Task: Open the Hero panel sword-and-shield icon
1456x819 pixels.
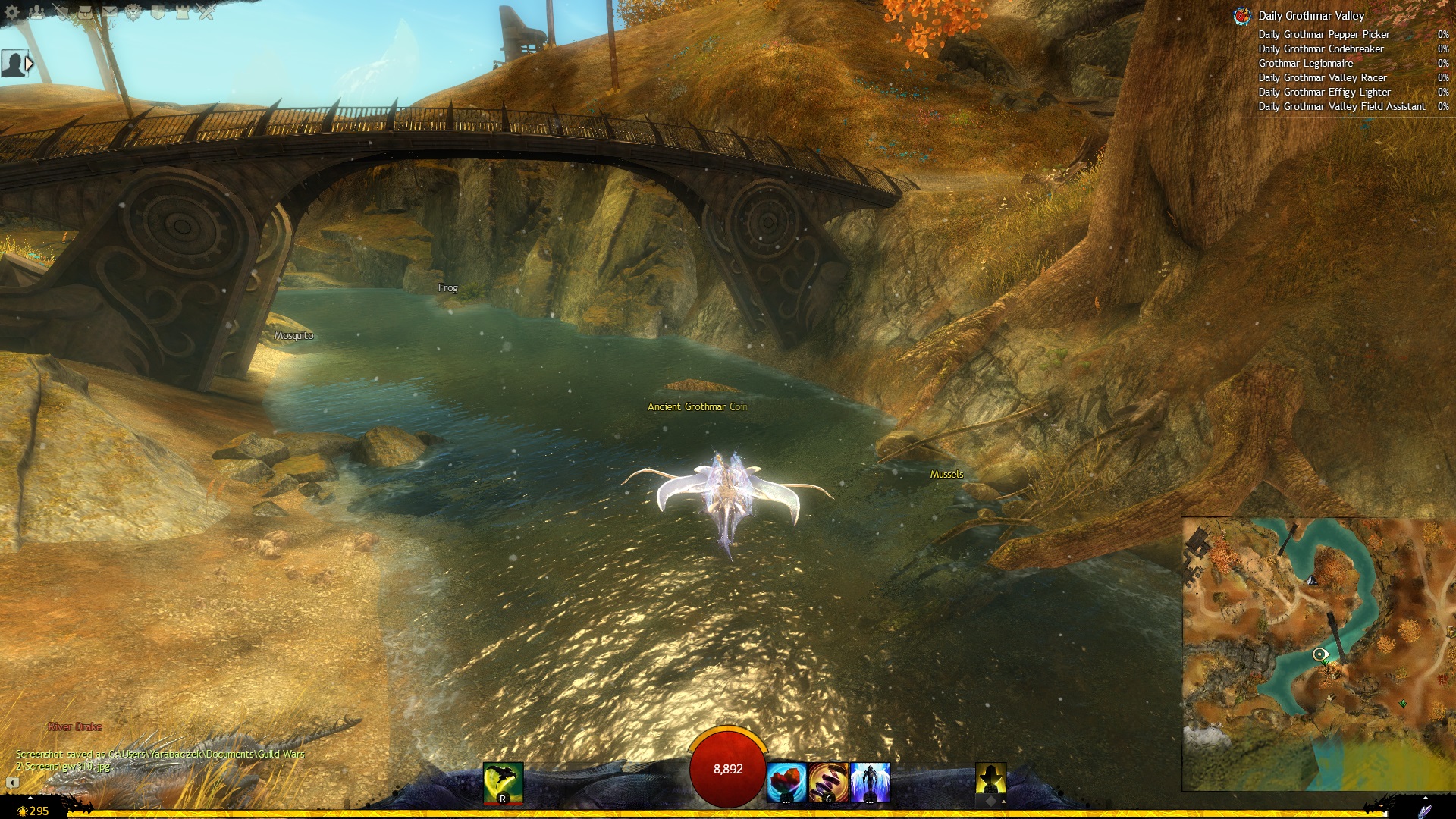Action: click(x=62, y=11)
